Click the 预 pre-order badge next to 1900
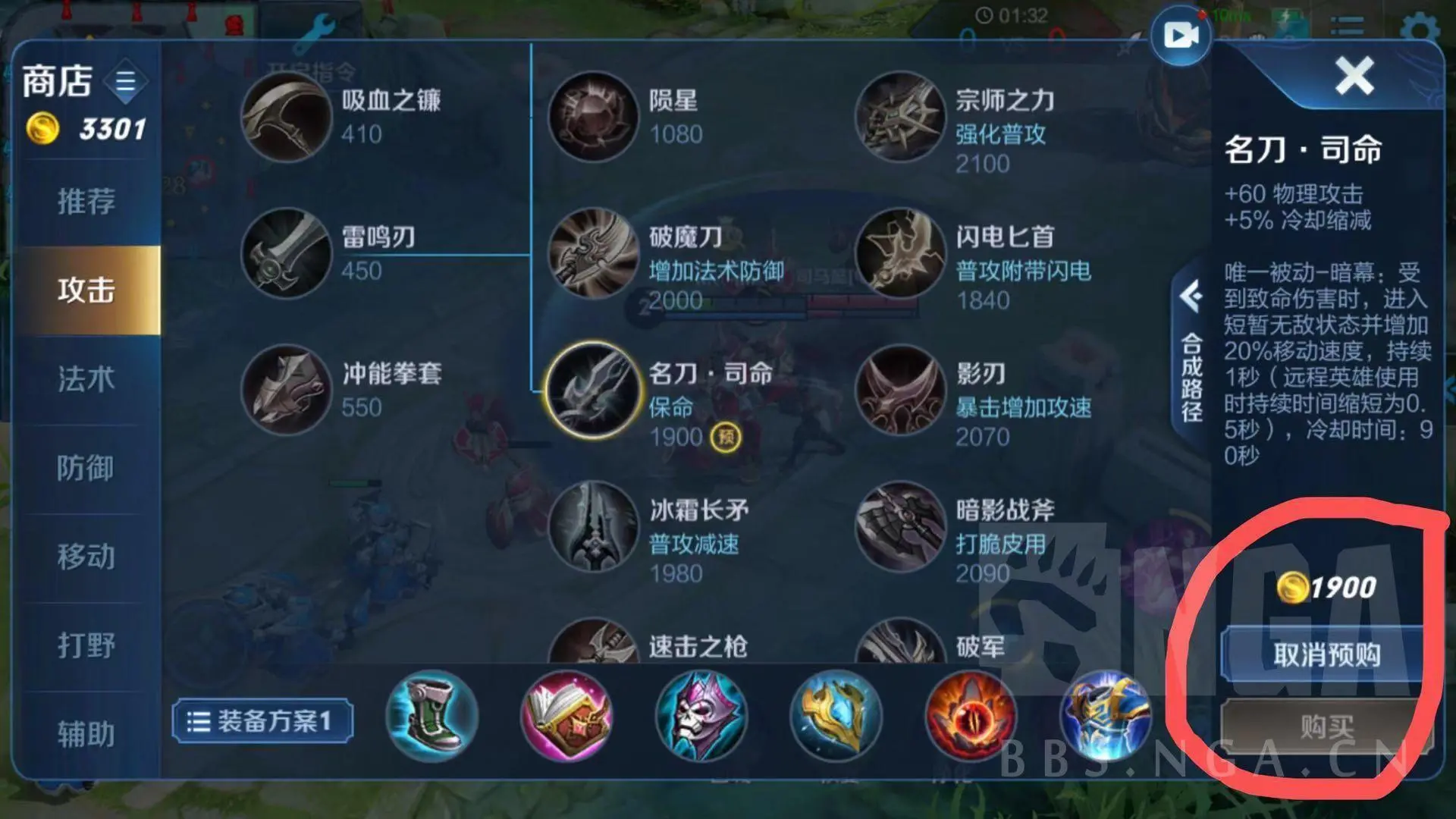 [726, 437]
